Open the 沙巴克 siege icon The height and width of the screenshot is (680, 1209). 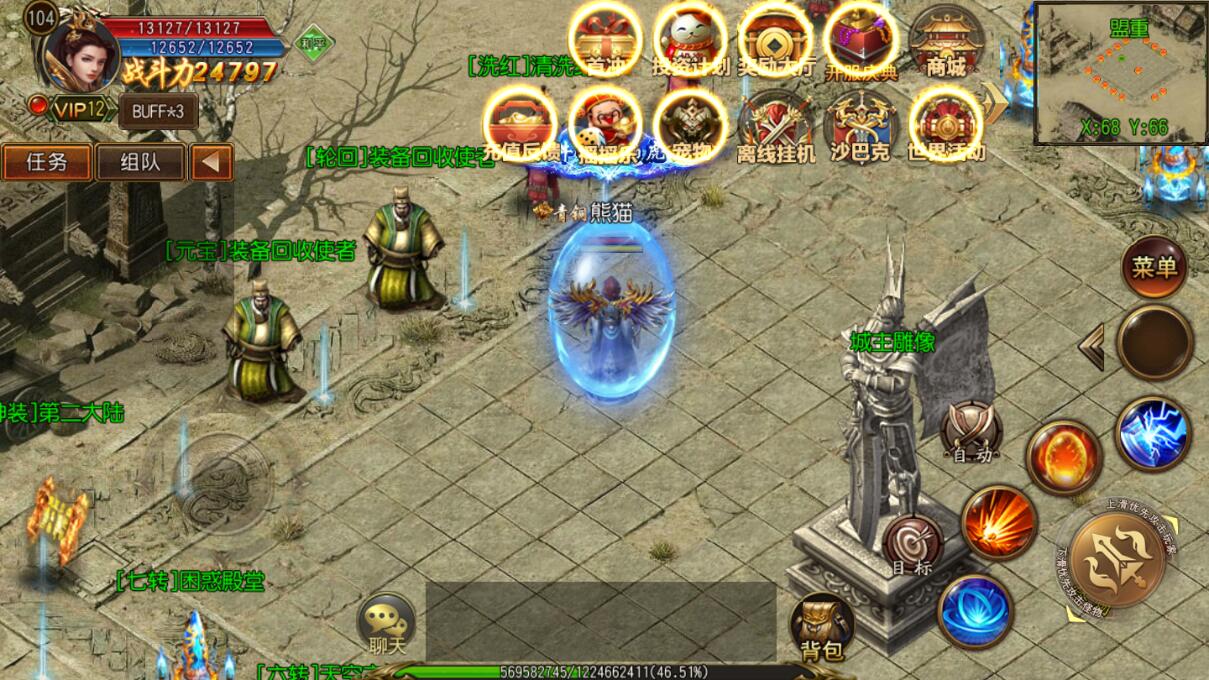pyautogui.click(x=860, y=126)
